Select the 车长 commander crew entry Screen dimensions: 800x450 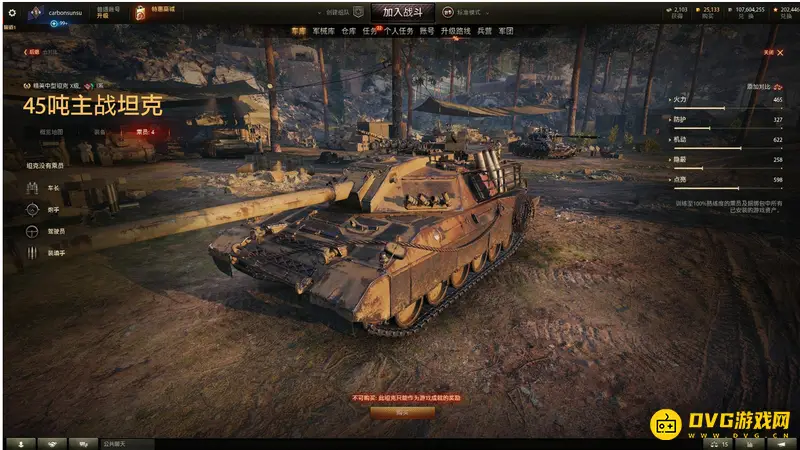40,187
